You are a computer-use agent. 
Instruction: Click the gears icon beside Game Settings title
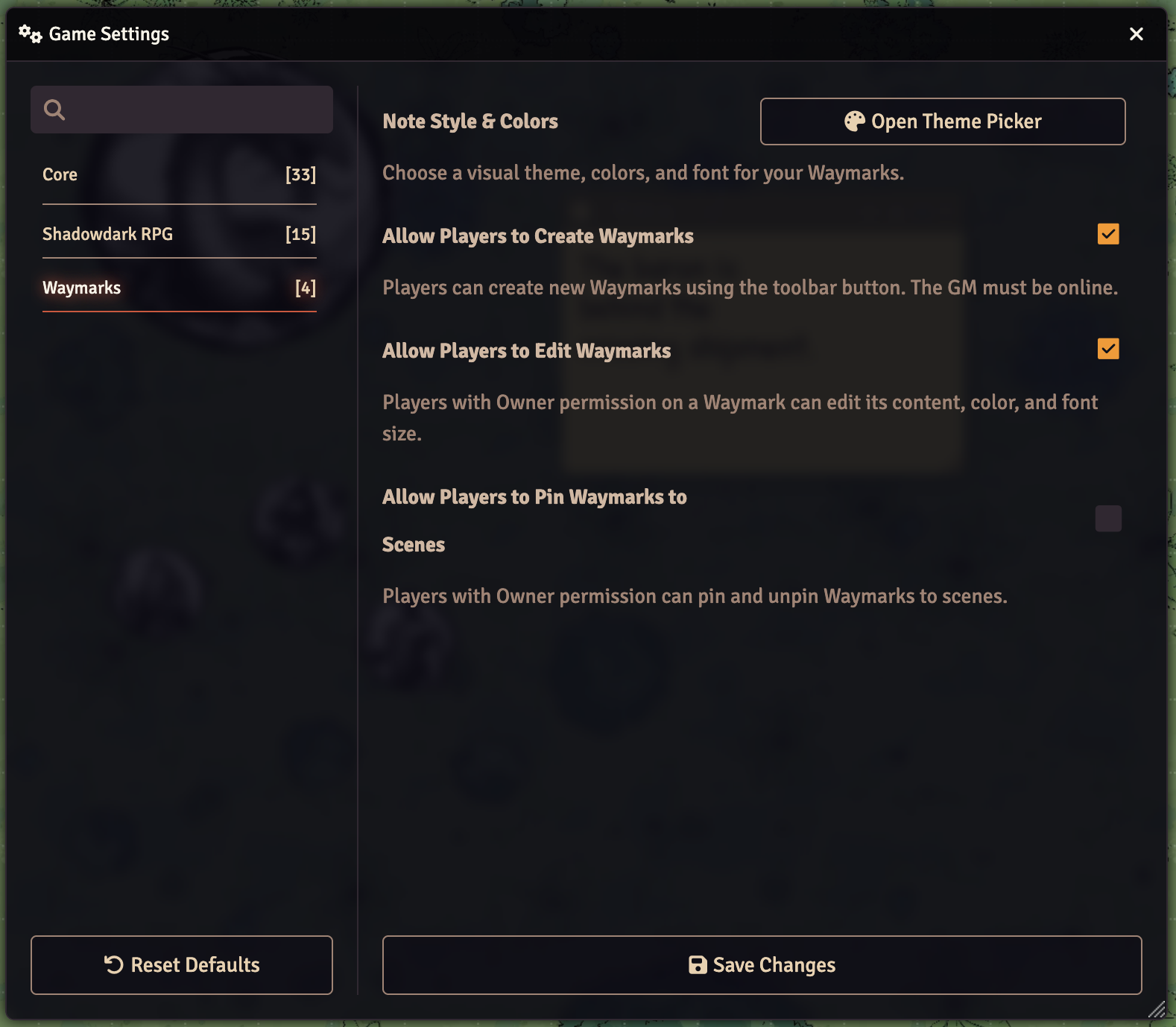pos(28,34)
